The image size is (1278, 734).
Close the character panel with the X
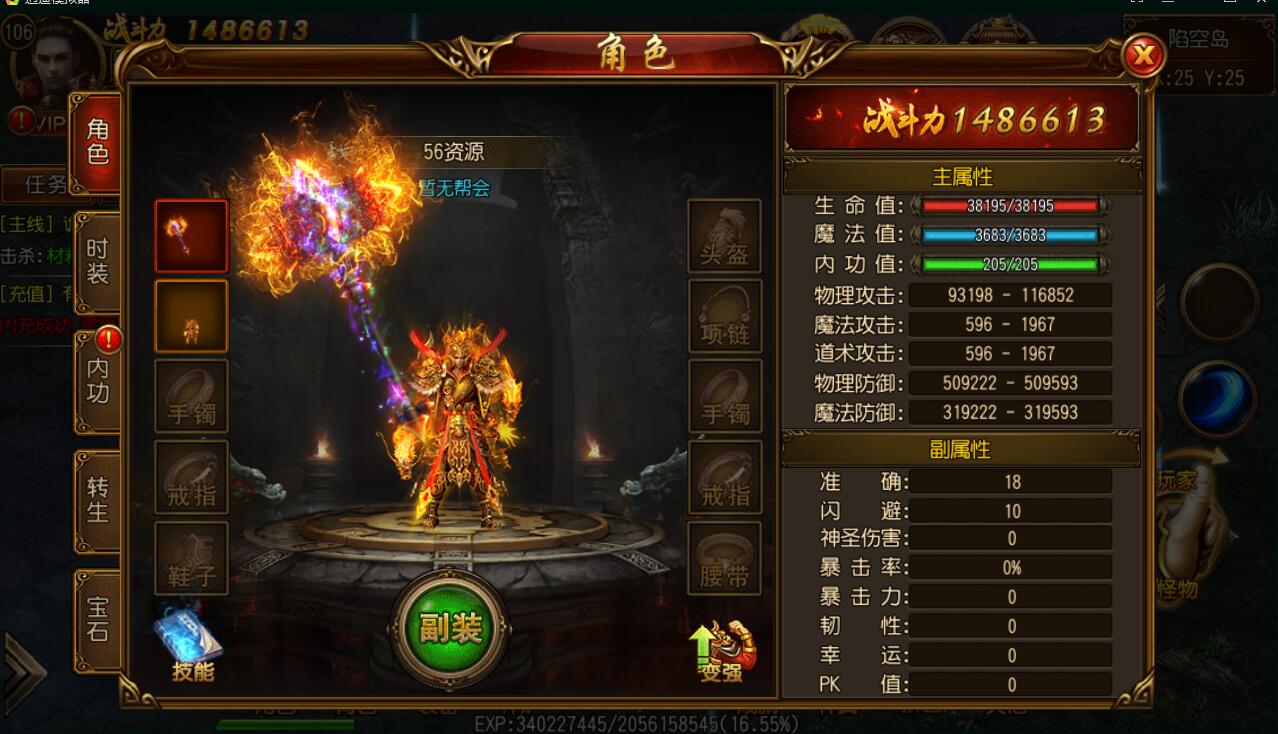1142,56
